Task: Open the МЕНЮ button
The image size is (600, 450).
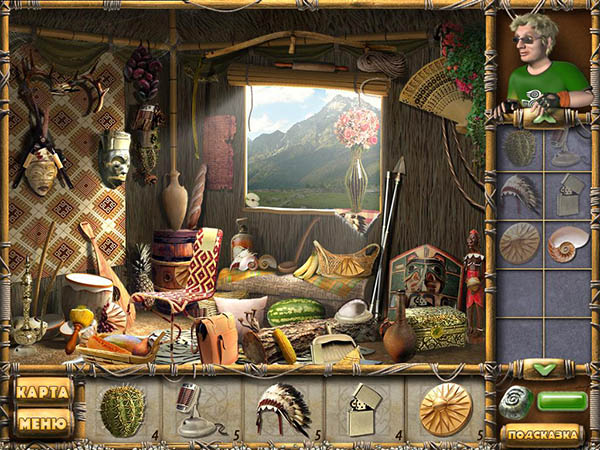Action: (x=44, y=422)
